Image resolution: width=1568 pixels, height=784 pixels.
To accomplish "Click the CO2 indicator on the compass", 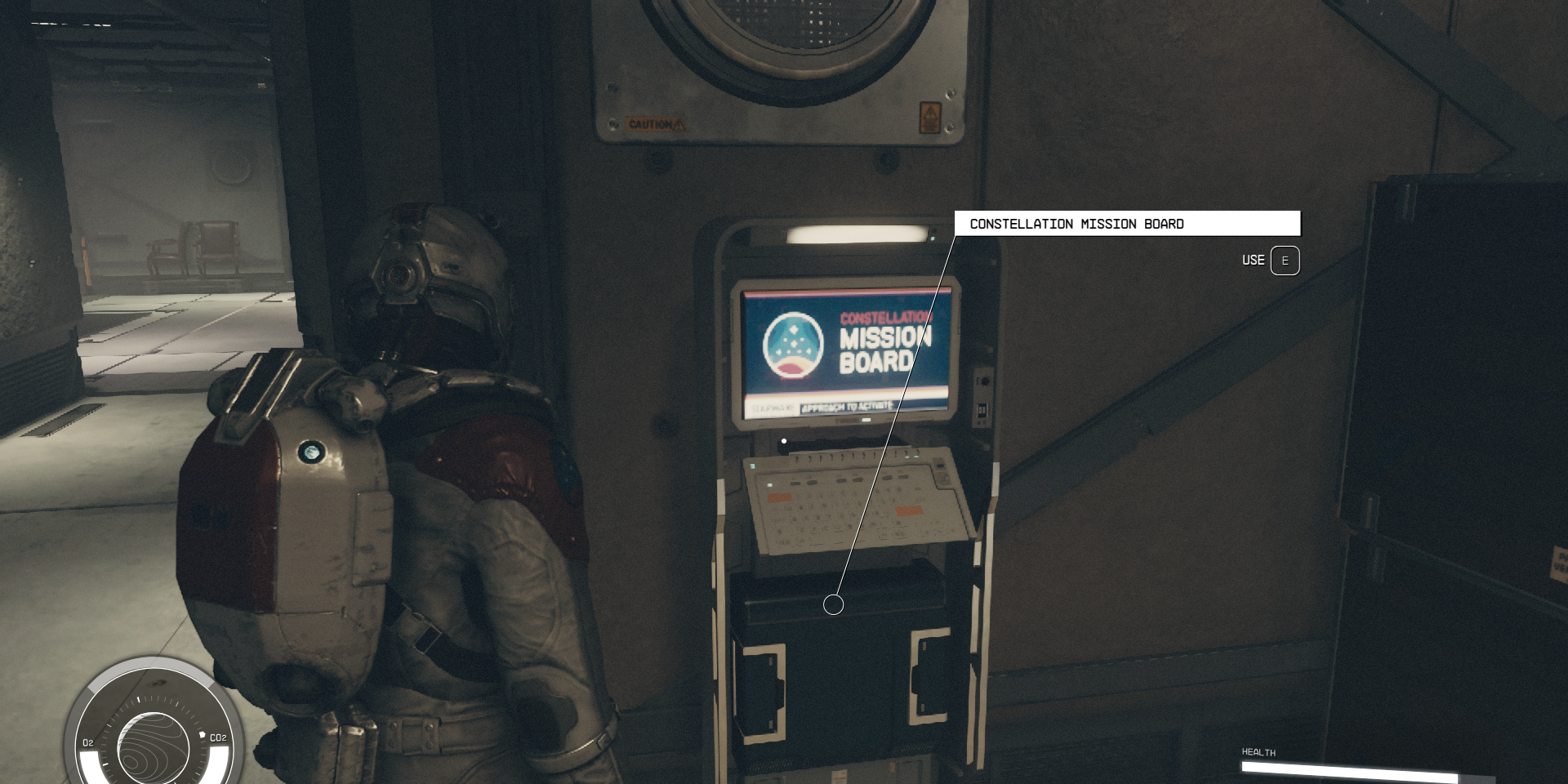I will (217, 737).
